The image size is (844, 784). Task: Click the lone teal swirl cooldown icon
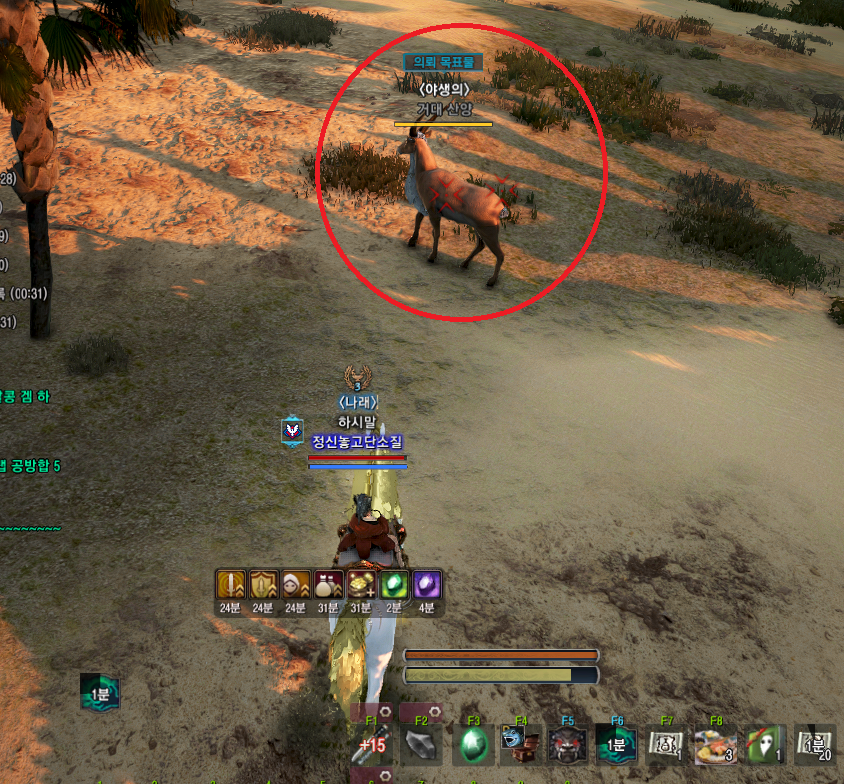tap(101, 692)
